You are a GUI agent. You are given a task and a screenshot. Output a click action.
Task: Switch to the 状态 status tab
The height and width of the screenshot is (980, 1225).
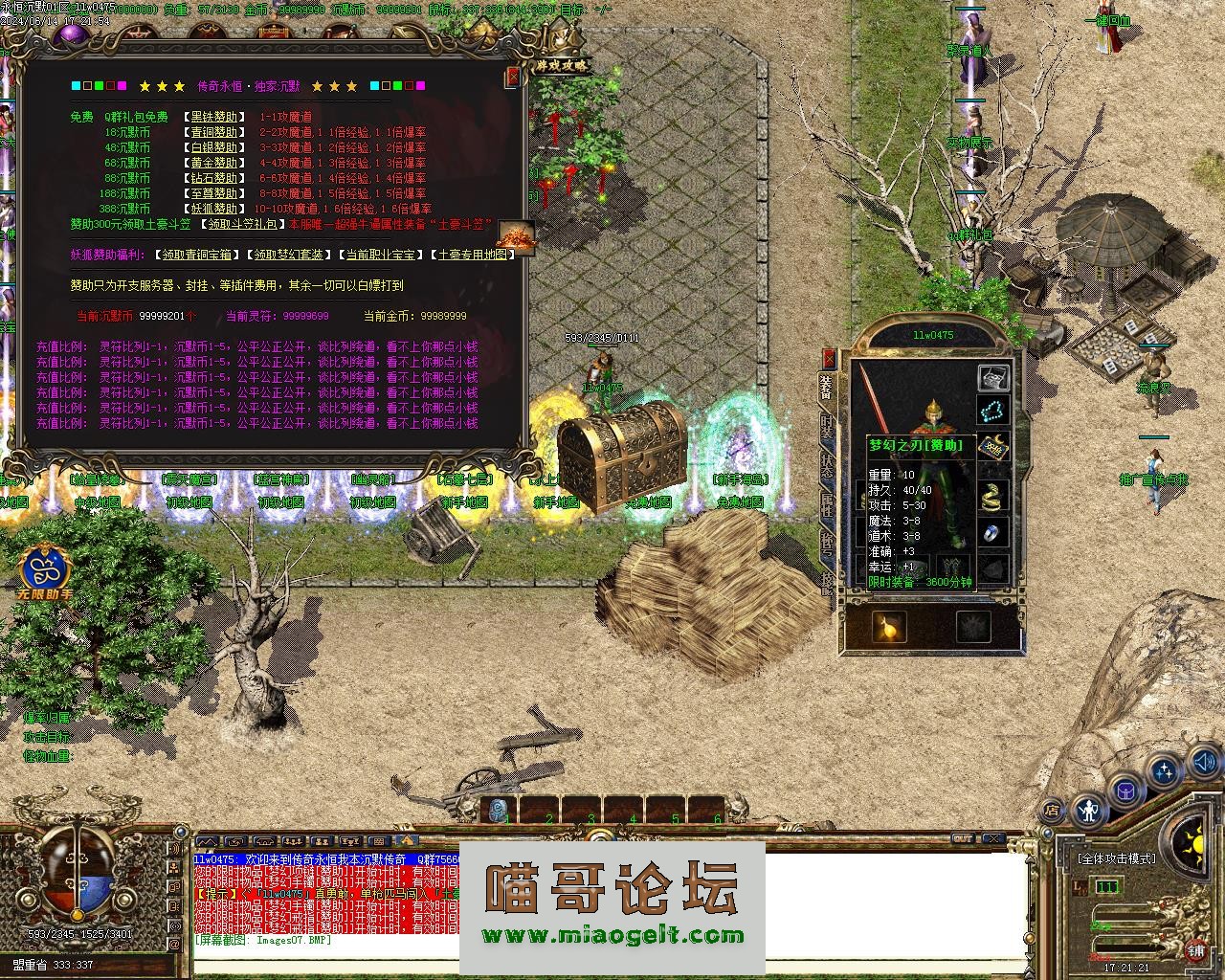tap(828, 469)
